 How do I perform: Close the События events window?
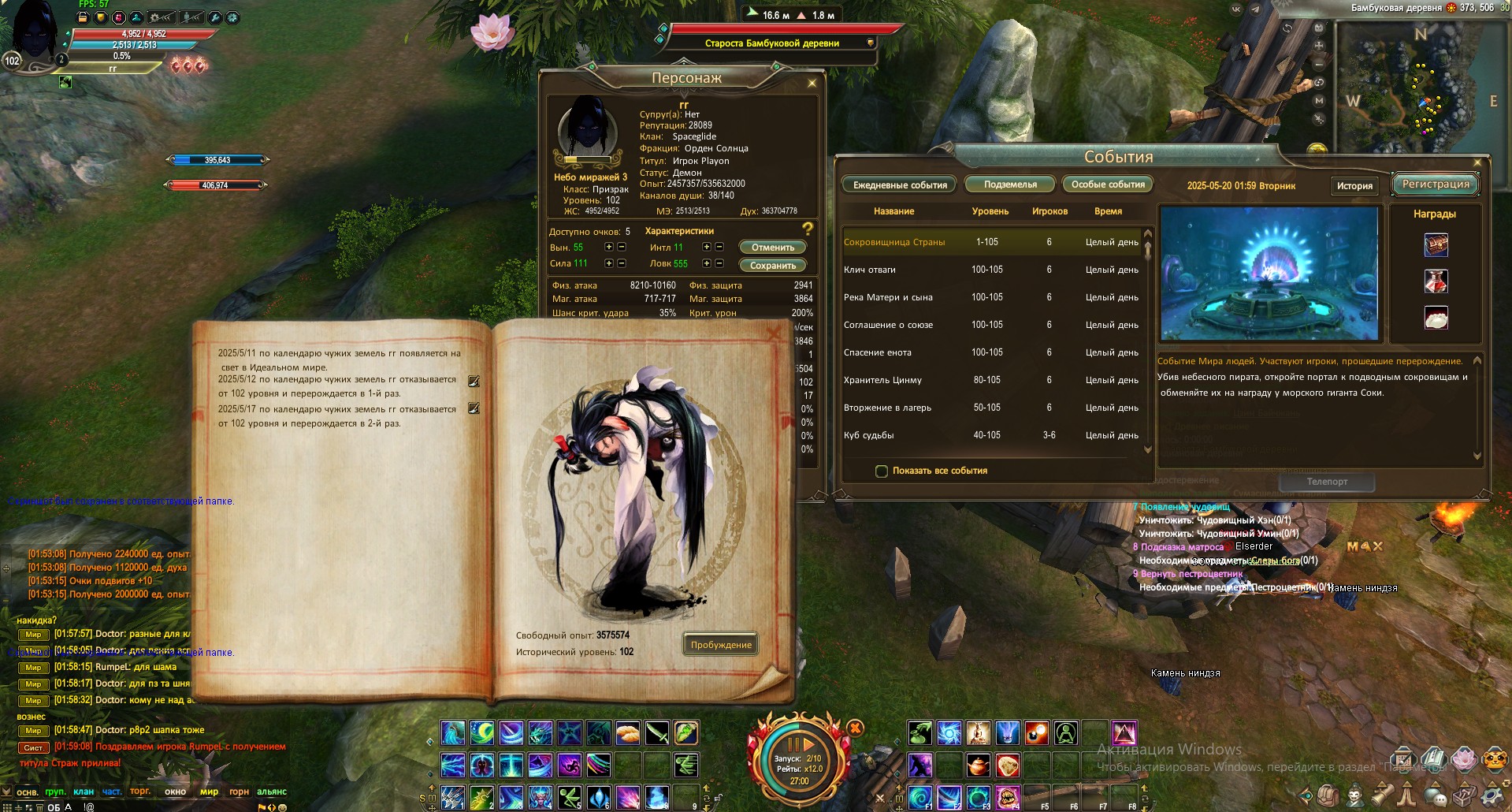pyautogui.click(x=1477, y=163)
